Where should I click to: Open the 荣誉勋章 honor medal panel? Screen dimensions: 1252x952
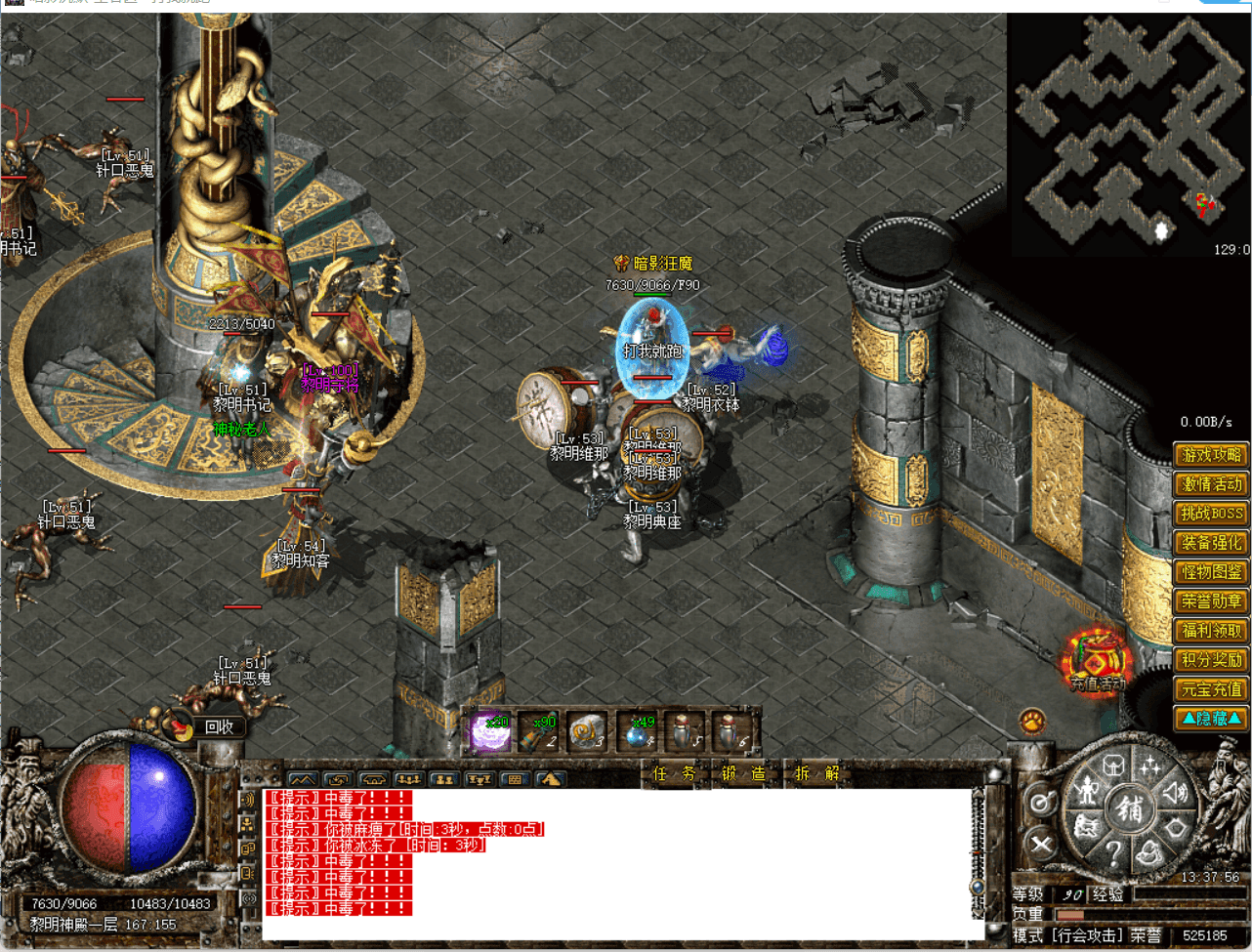click(1211, 601)
